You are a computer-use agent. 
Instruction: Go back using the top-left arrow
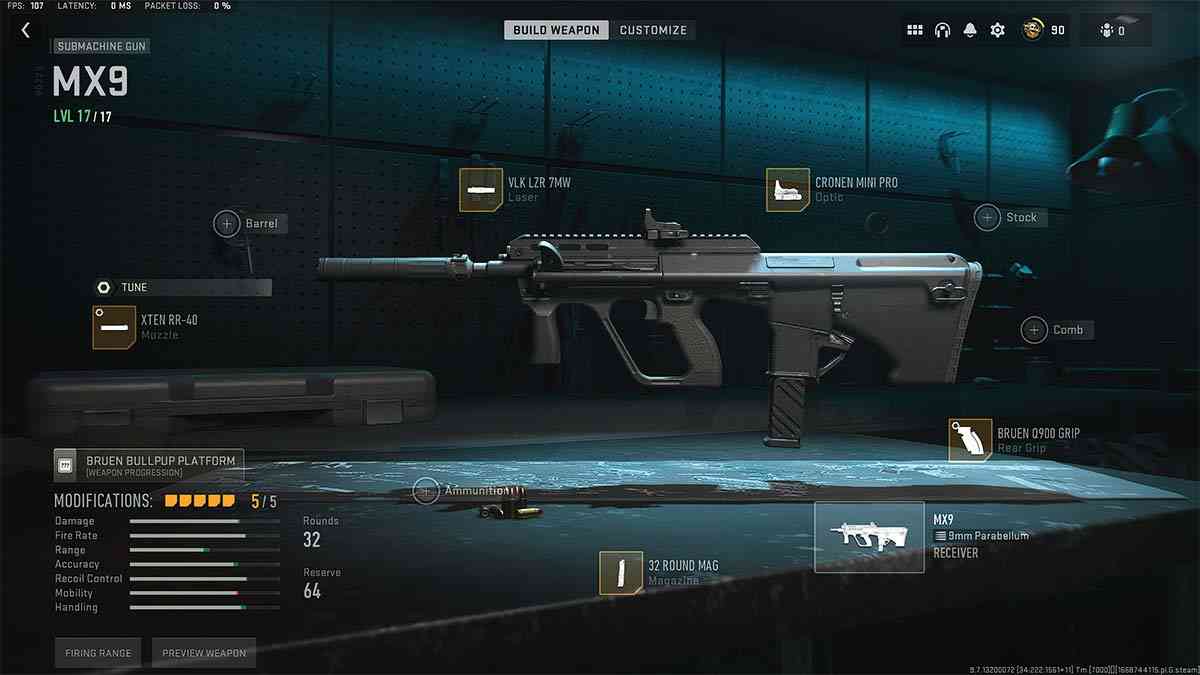26,31
